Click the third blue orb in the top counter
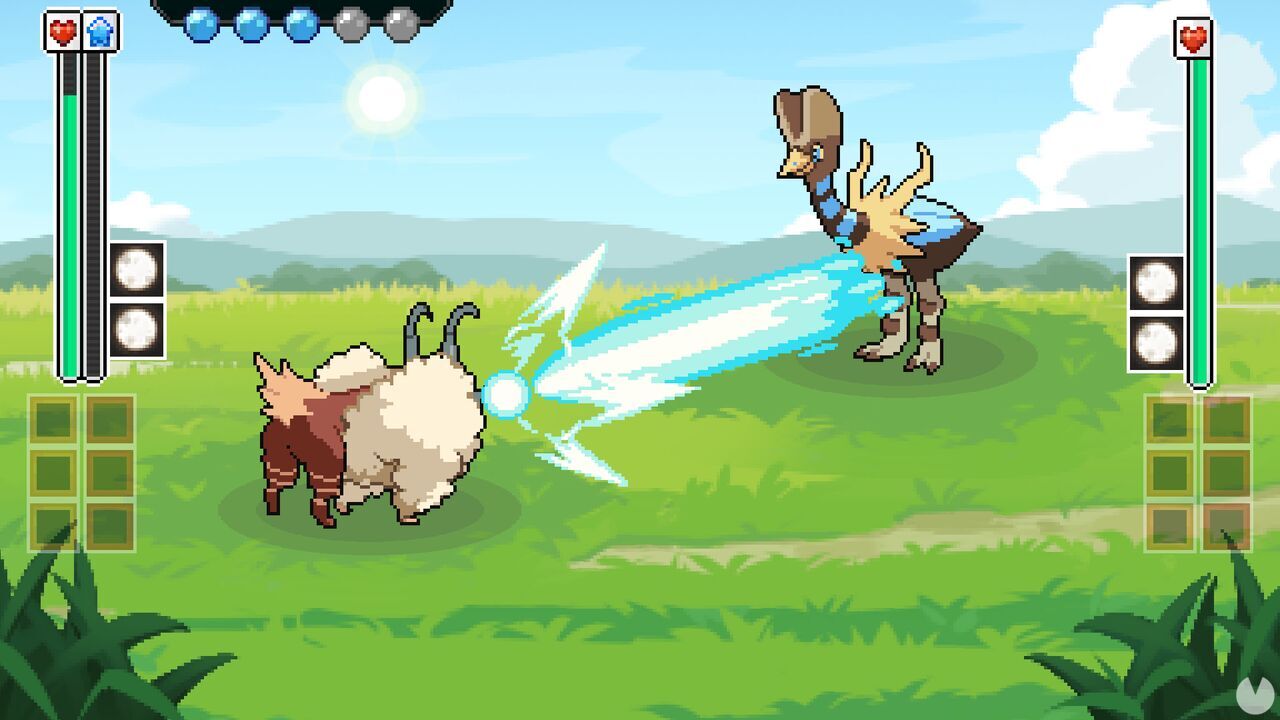This screenshot has width=1280, height=720. (302, 24)
